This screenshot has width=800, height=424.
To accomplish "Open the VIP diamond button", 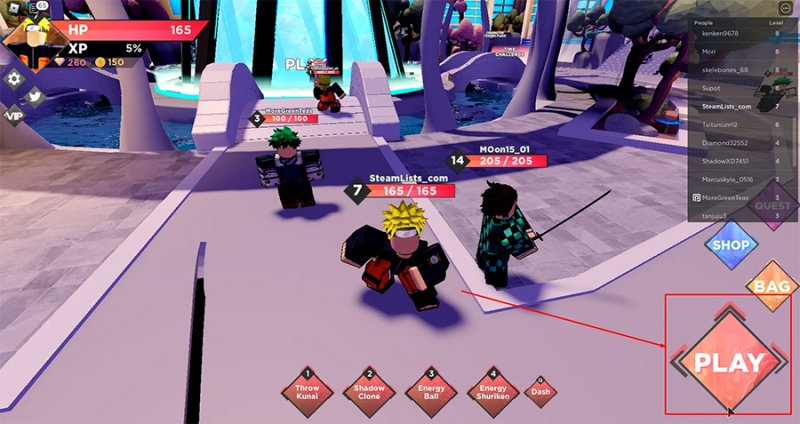I will 13,115.
